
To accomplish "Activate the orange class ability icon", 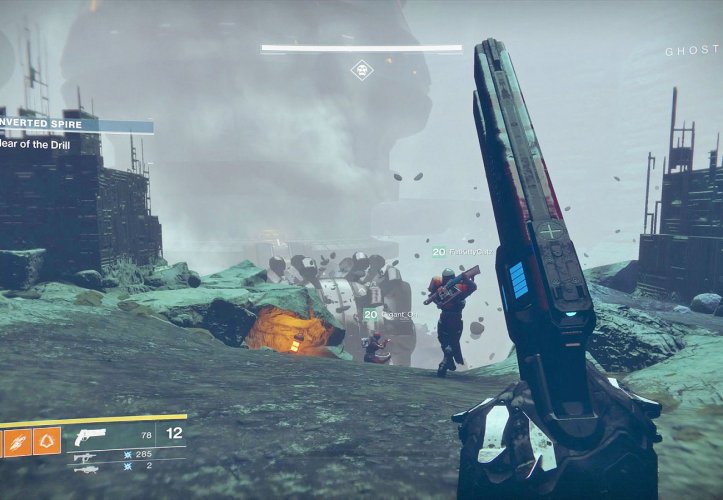I will (47, 441).
